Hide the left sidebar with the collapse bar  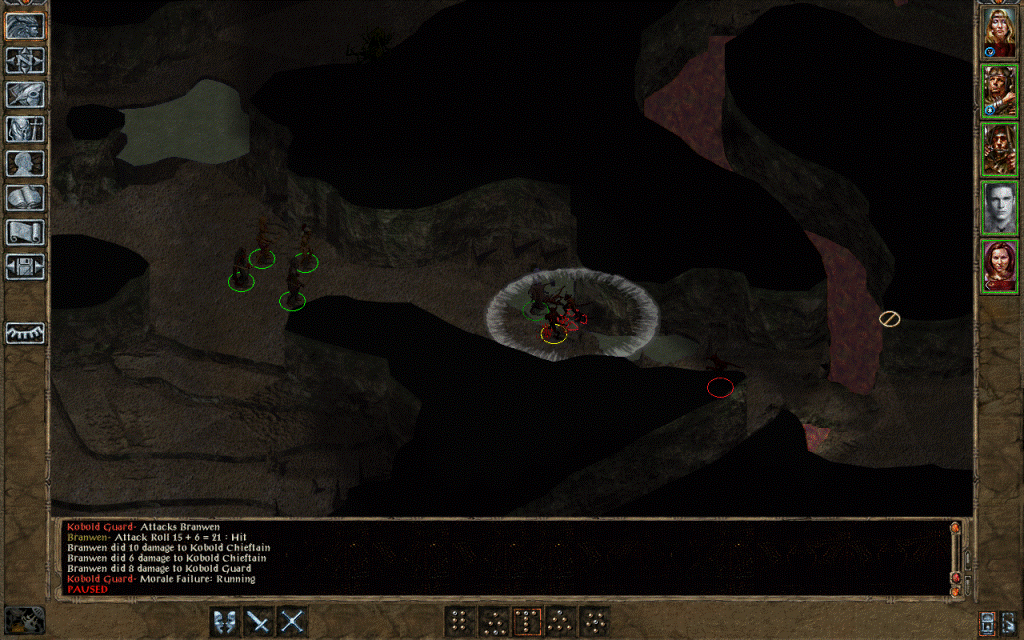[x=24, y=333]
